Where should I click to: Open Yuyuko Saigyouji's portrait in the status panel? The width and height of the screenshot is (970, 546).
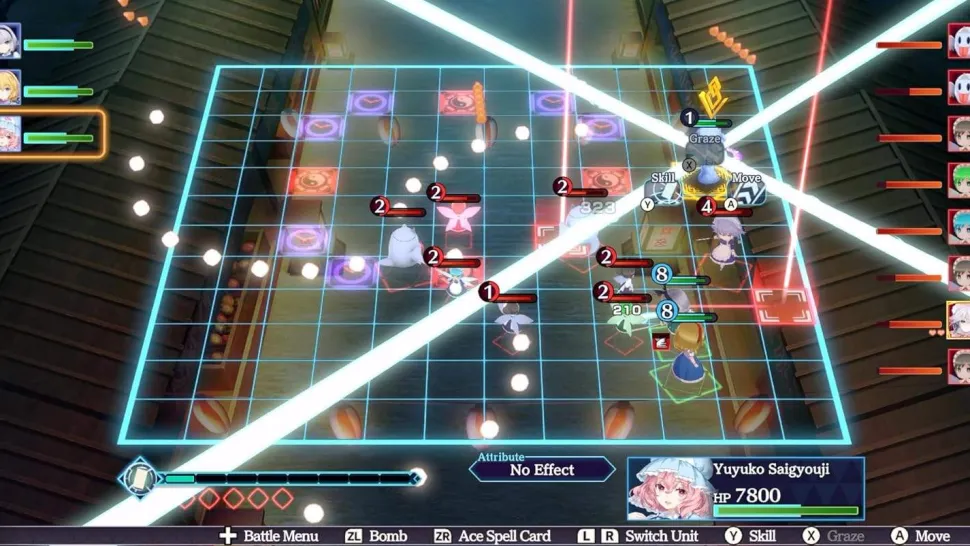[669, 489]
